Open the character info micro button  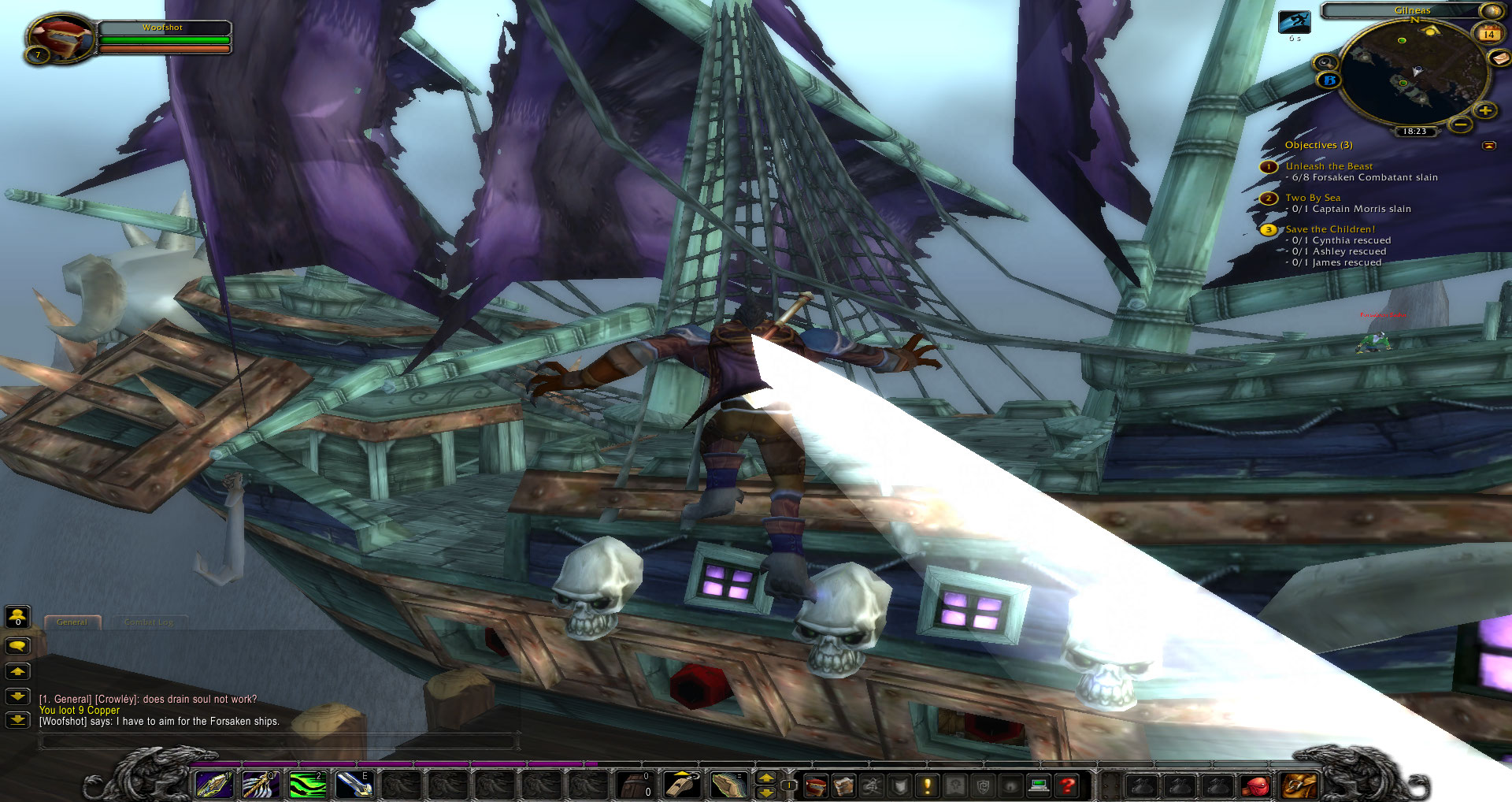815,785
